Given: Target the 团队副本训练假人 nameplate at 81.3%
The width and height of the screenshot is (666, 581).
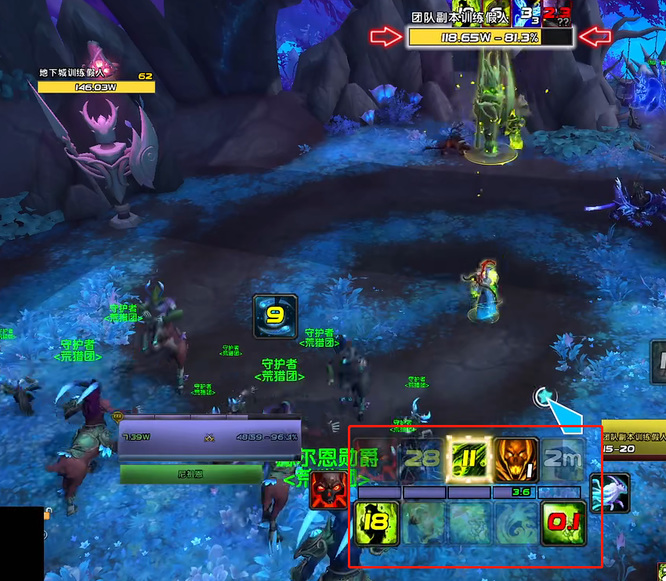Looking at the screenshot, I should pyautogui.click(x=490, y=37).
